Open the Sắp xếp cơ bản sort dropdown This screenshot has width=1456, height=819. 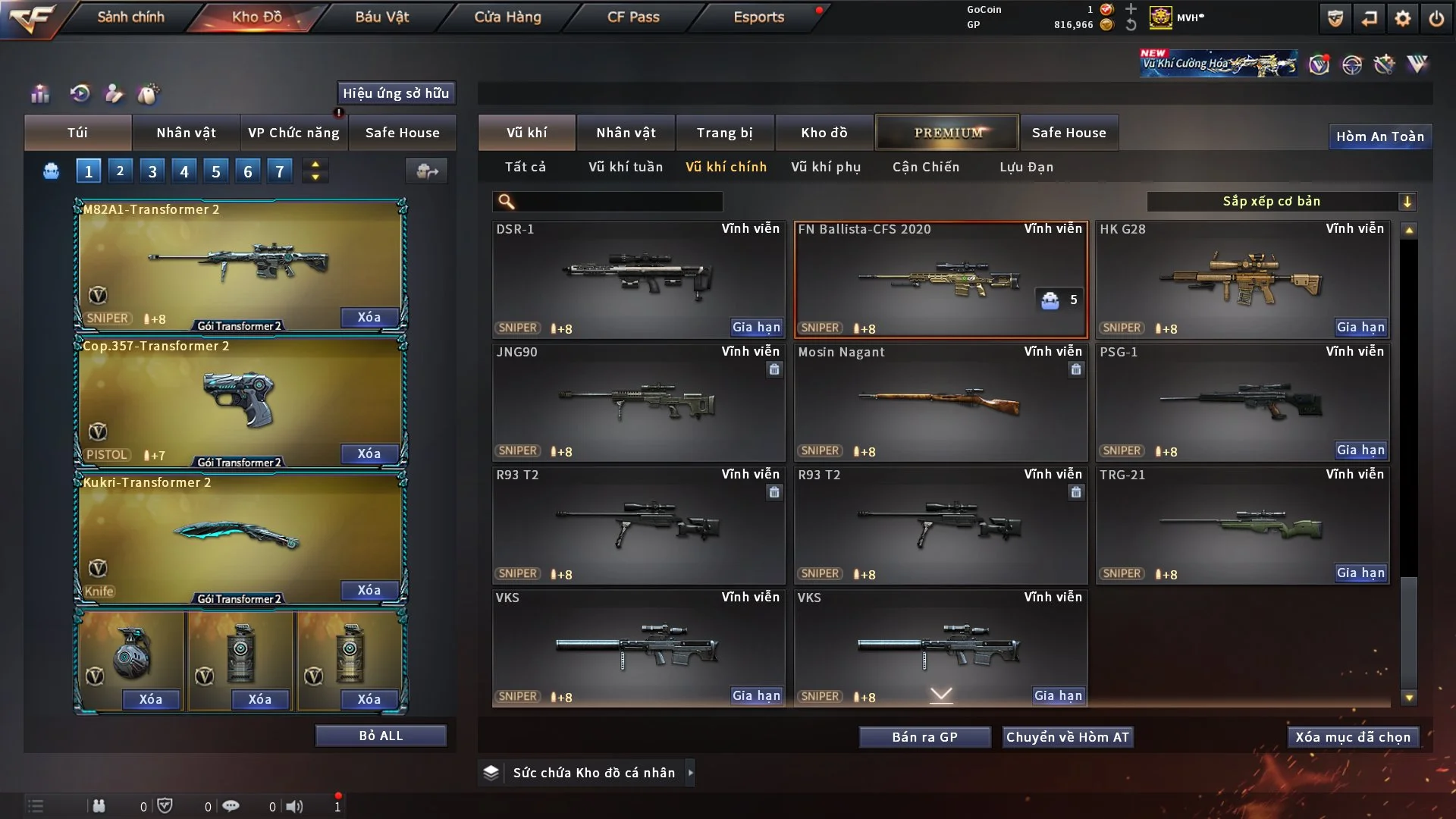tap(1281, 201)
